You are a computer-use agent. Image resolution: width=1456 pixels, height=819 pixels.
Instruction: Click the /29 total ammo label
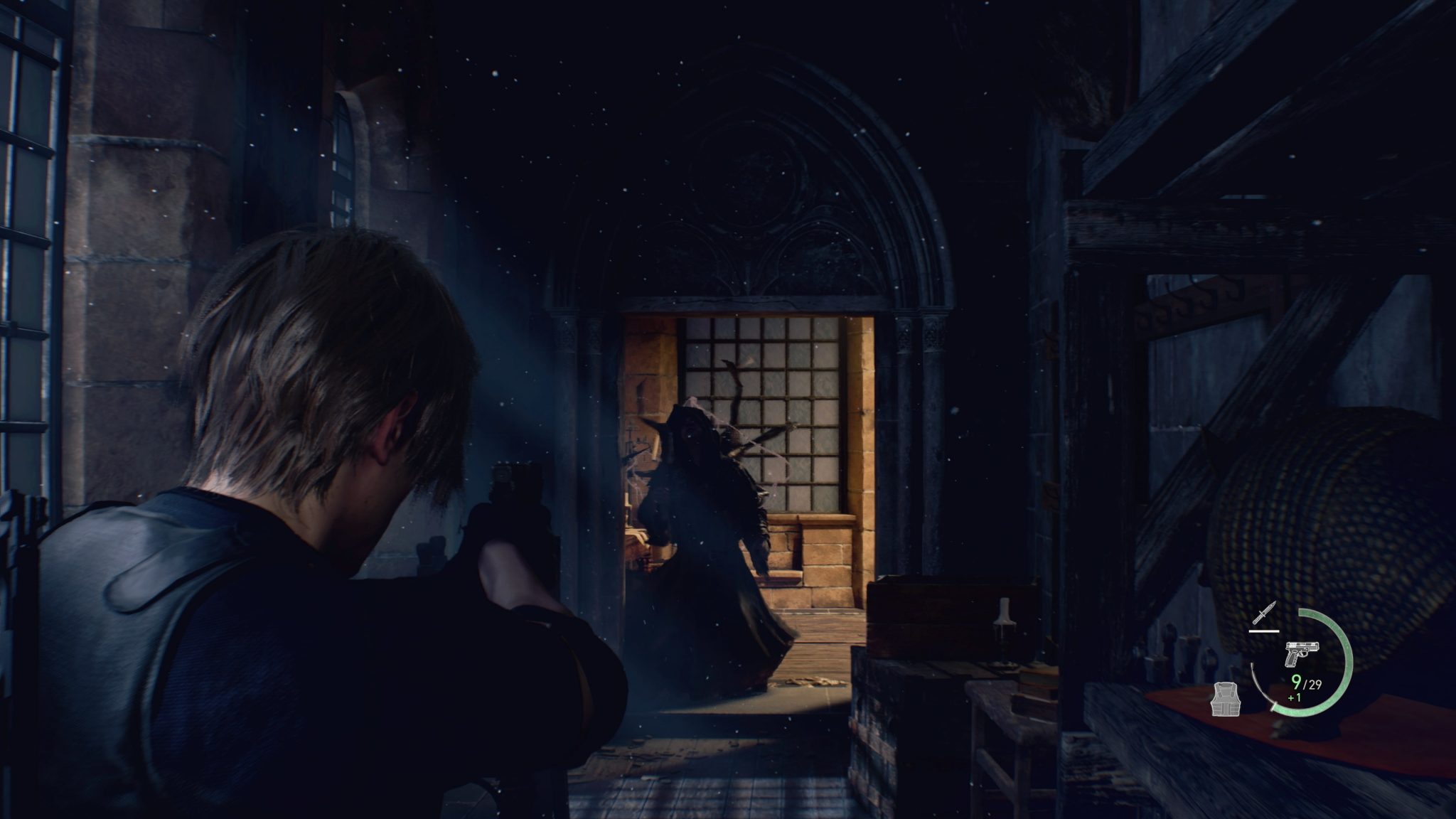pos(1312,684)
